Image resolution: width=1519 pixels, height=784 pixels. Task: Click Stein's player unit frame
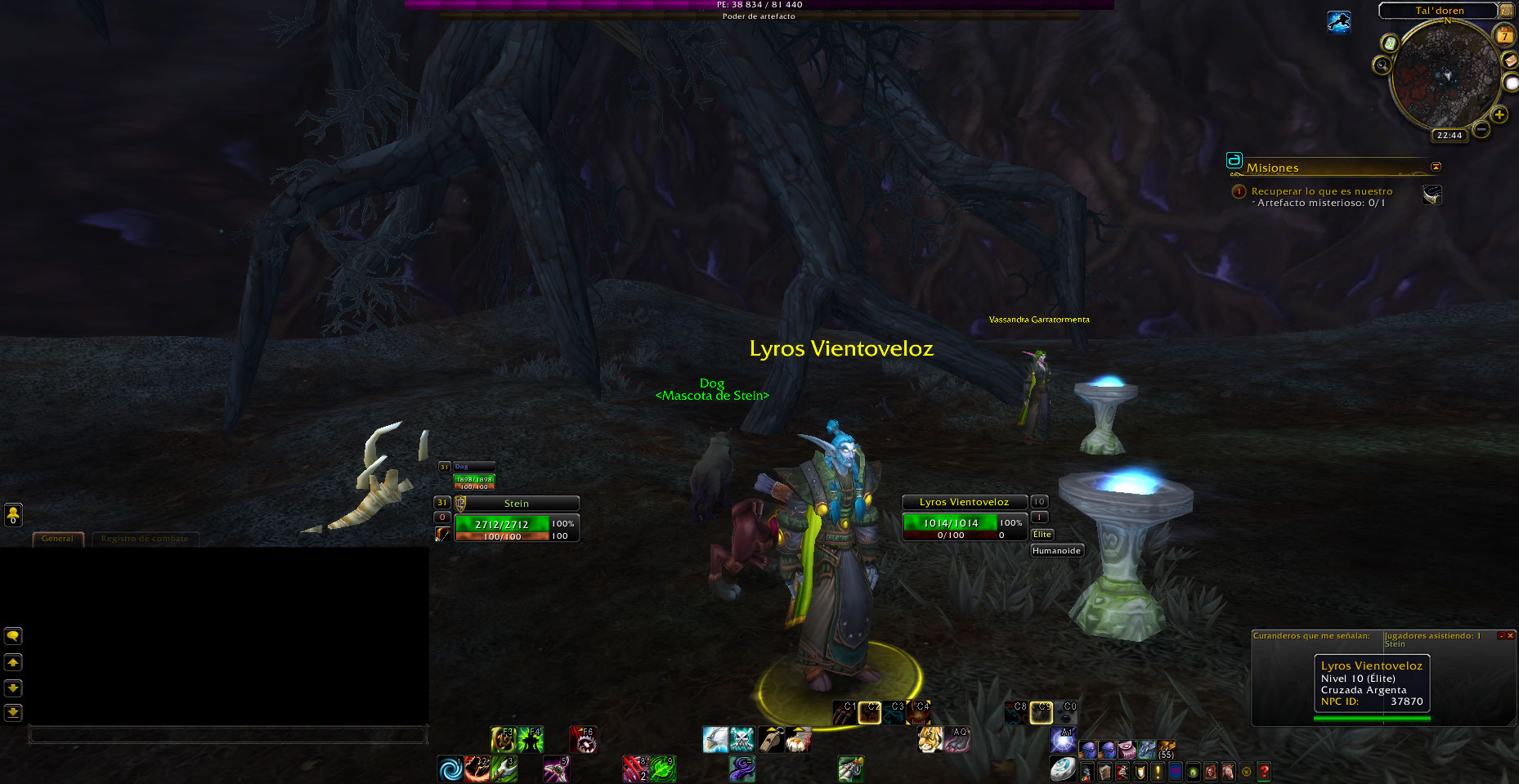point(516,519)
